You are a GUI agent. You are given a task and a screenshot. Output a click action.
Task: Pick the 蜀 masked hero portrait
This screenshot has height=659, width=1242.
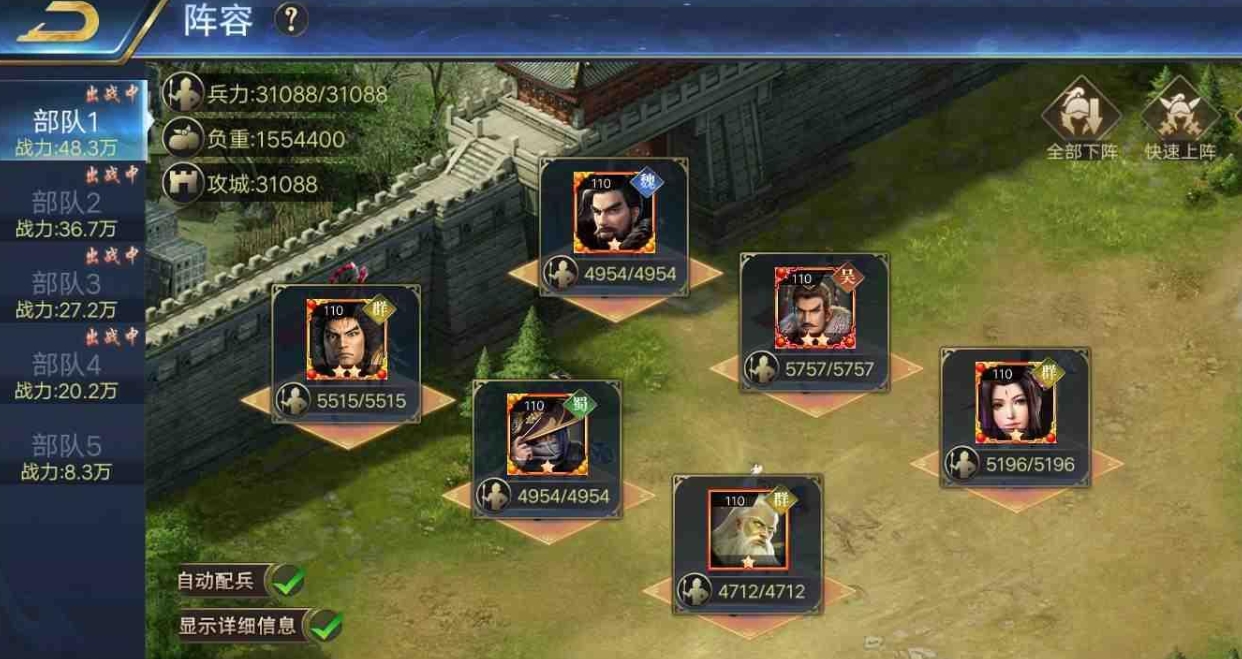[546, 434]
